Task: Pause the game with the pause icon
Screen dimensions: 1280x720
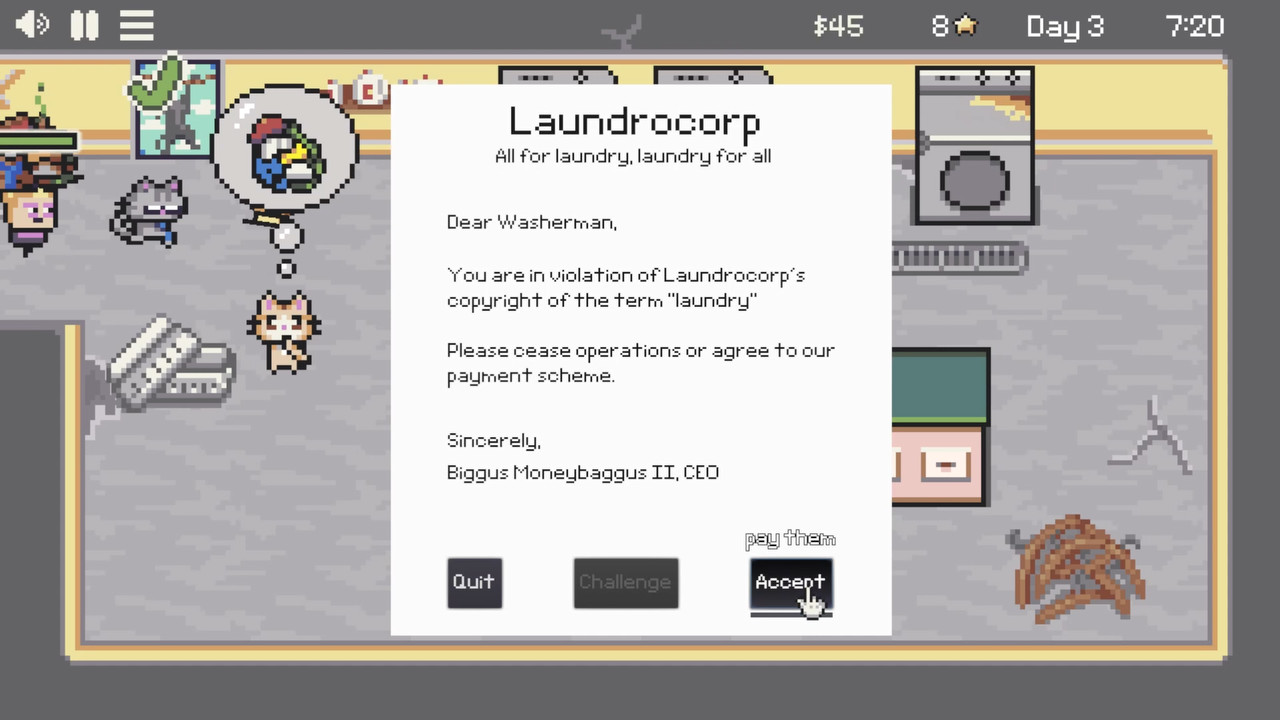Action: (x=84, y=25)
